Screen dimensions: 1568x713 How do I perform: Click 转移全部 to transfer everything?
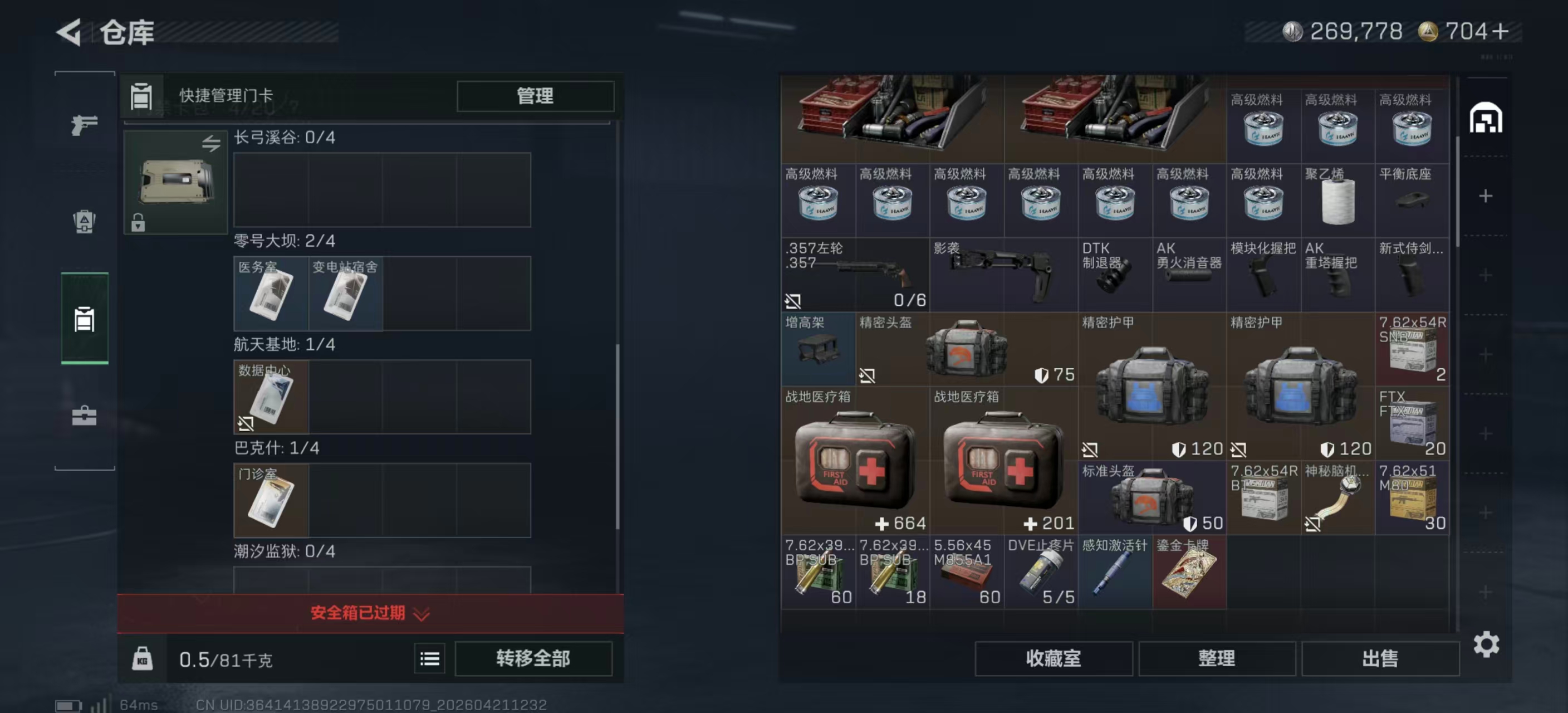point(533,658)
